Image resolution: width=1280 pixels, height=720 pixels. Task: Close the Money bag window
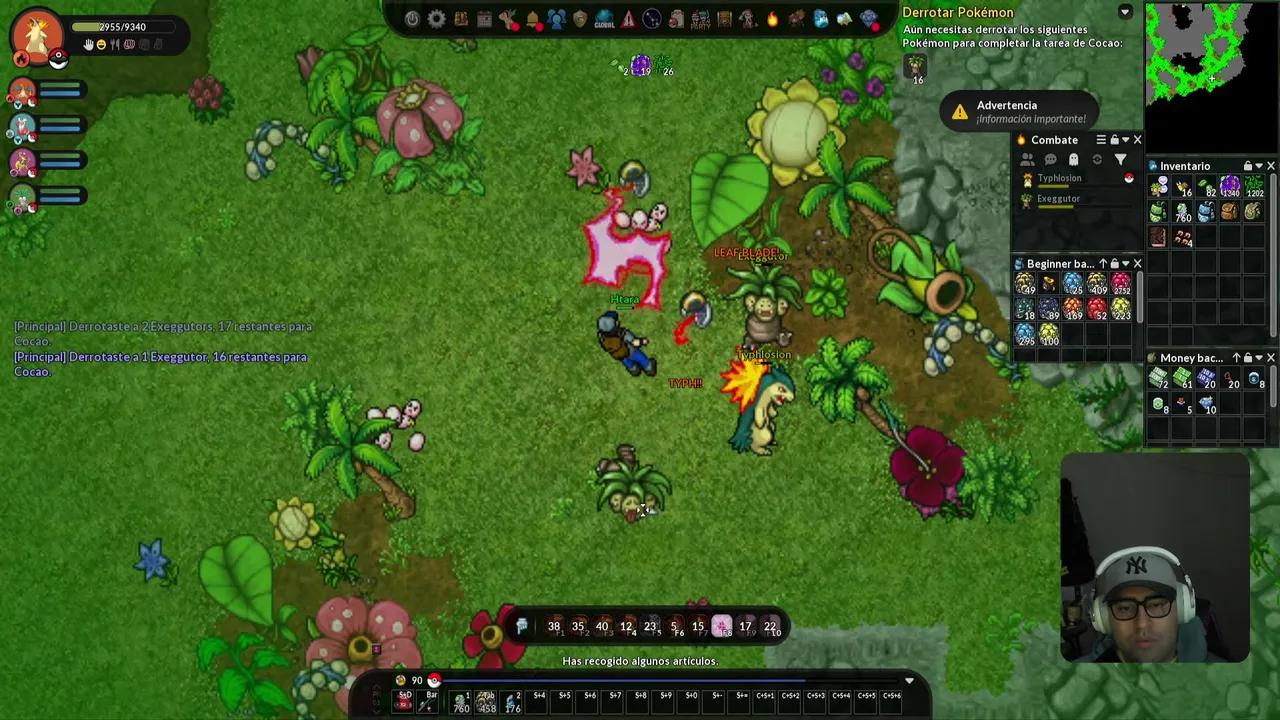1271,358
